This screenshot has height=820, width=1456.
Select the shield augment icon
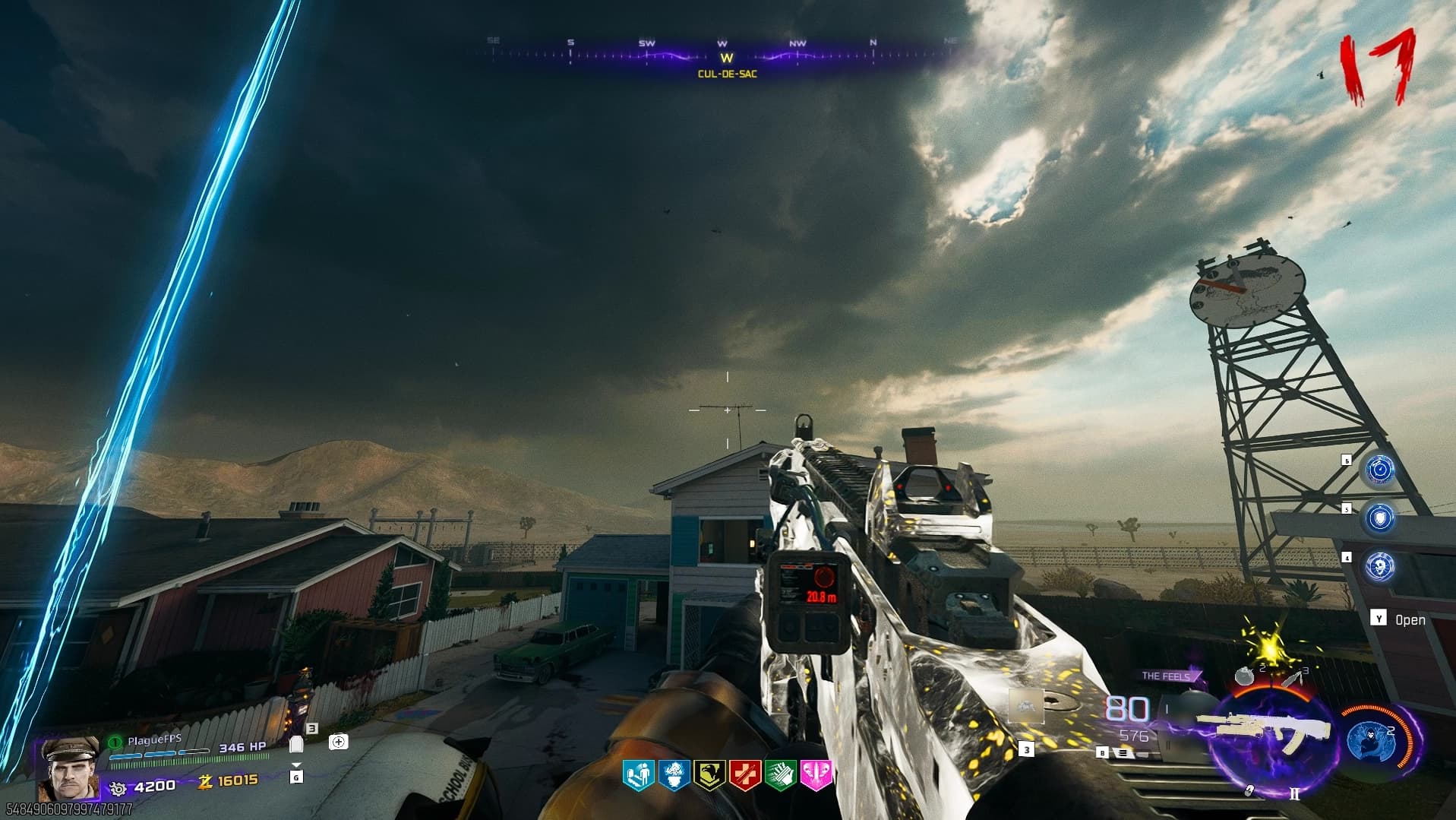[x=1379, y=518]
